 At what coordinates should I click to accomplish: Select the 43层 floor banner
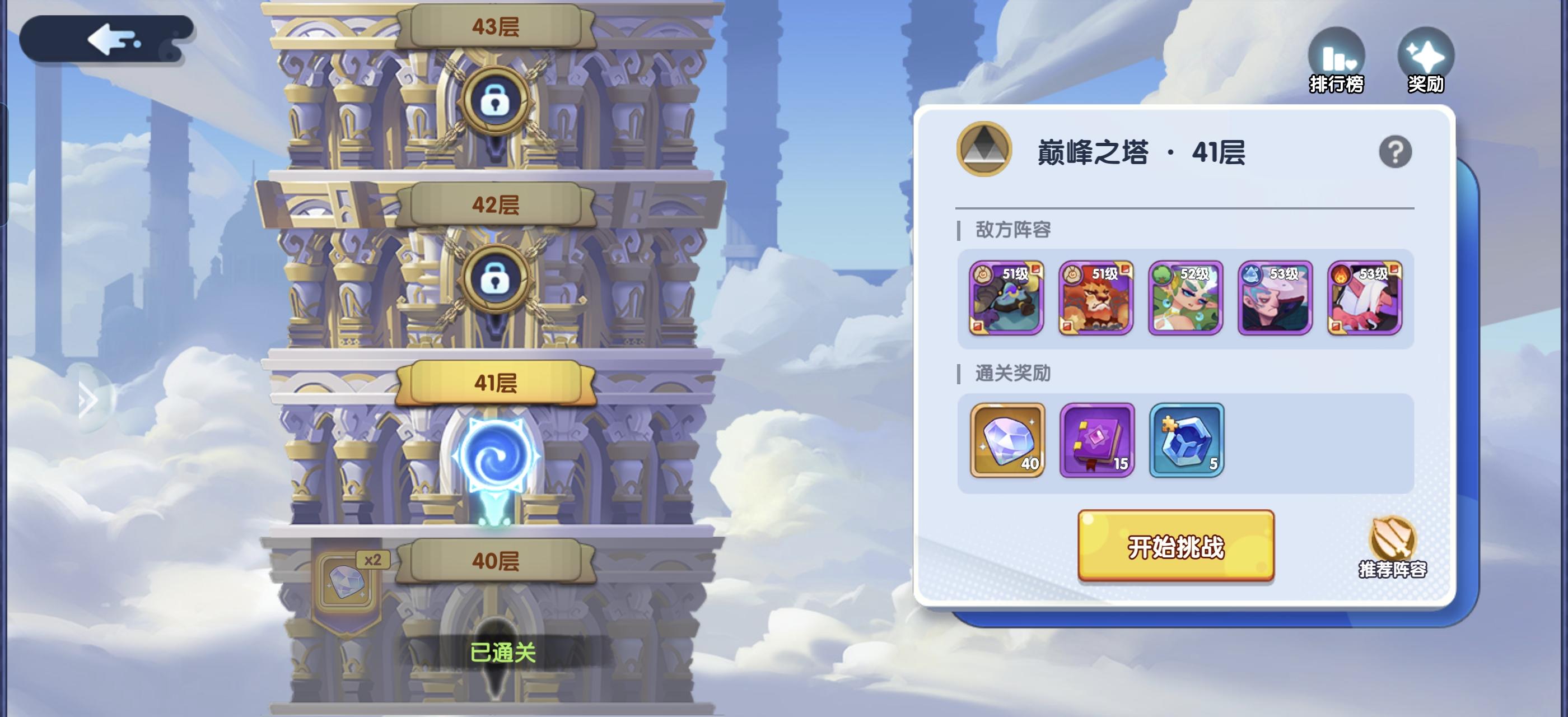(497, 26)
